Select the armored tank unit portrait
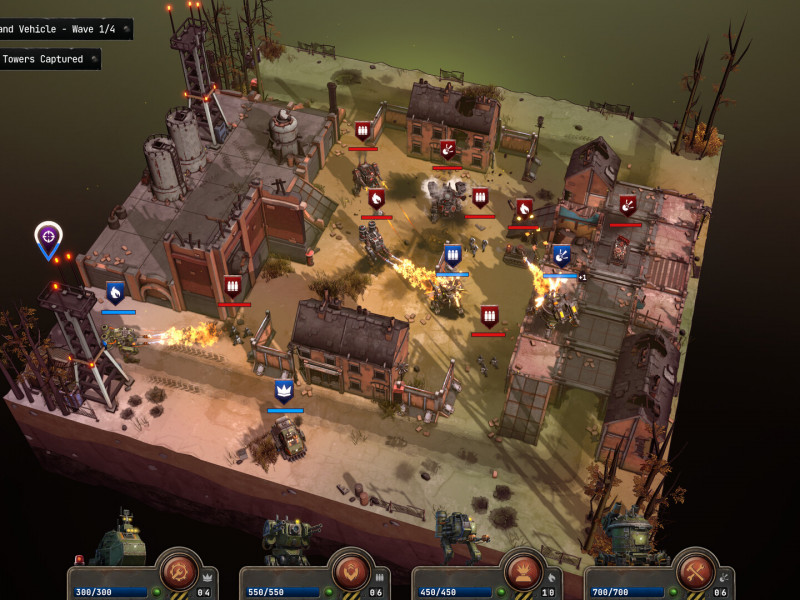 120,540
